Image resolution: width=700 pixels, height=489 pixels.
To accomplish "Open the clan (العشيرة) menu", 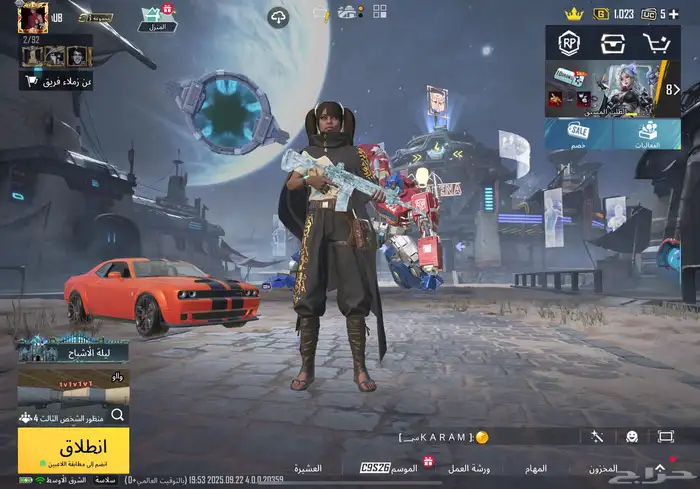I will (307, 468).
